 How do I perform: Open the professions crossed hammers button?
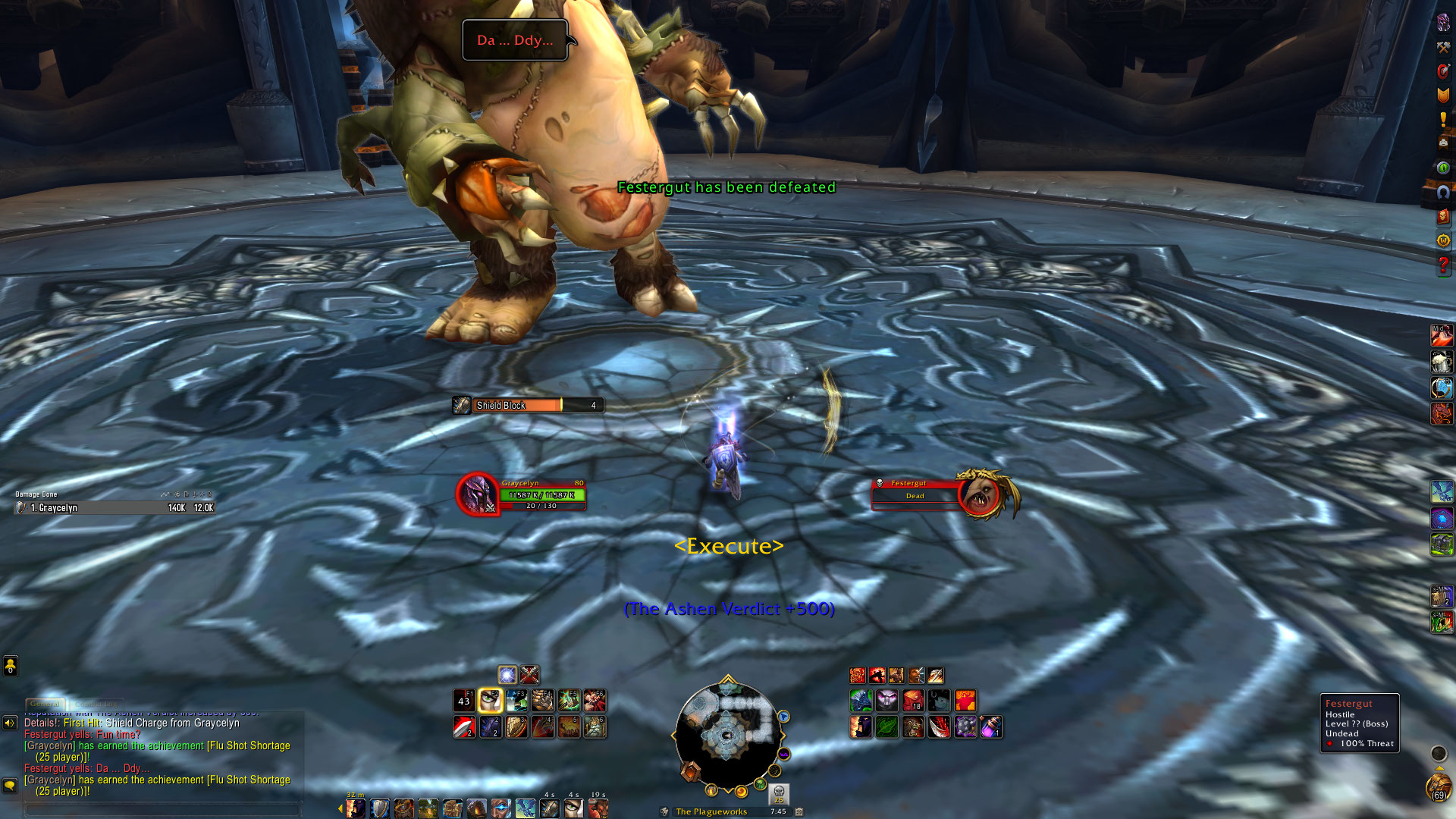[x=1443, y=47]
